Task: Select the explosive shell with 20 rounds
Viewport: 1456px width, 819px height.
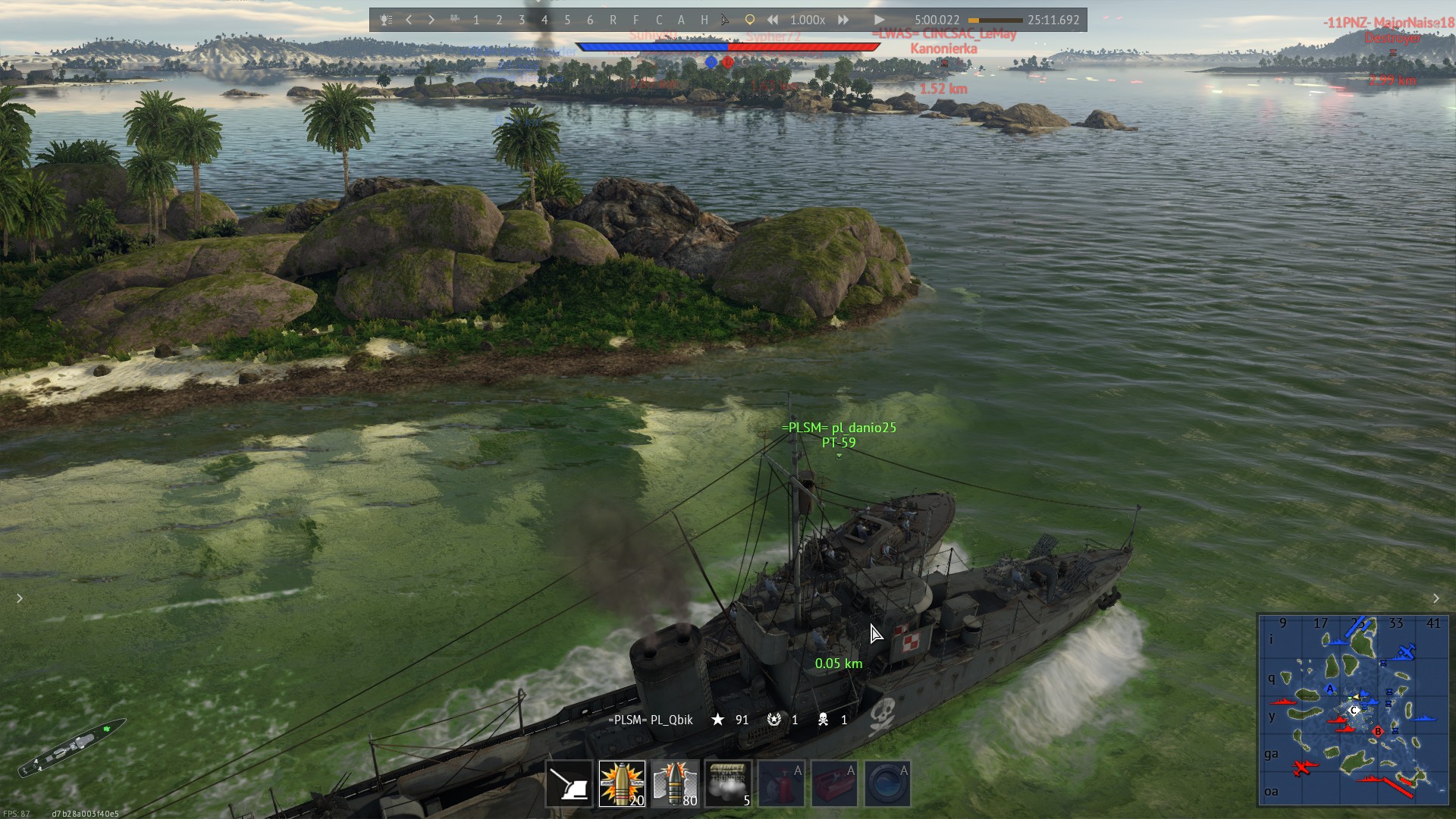Action: click(x=622, y=783)
